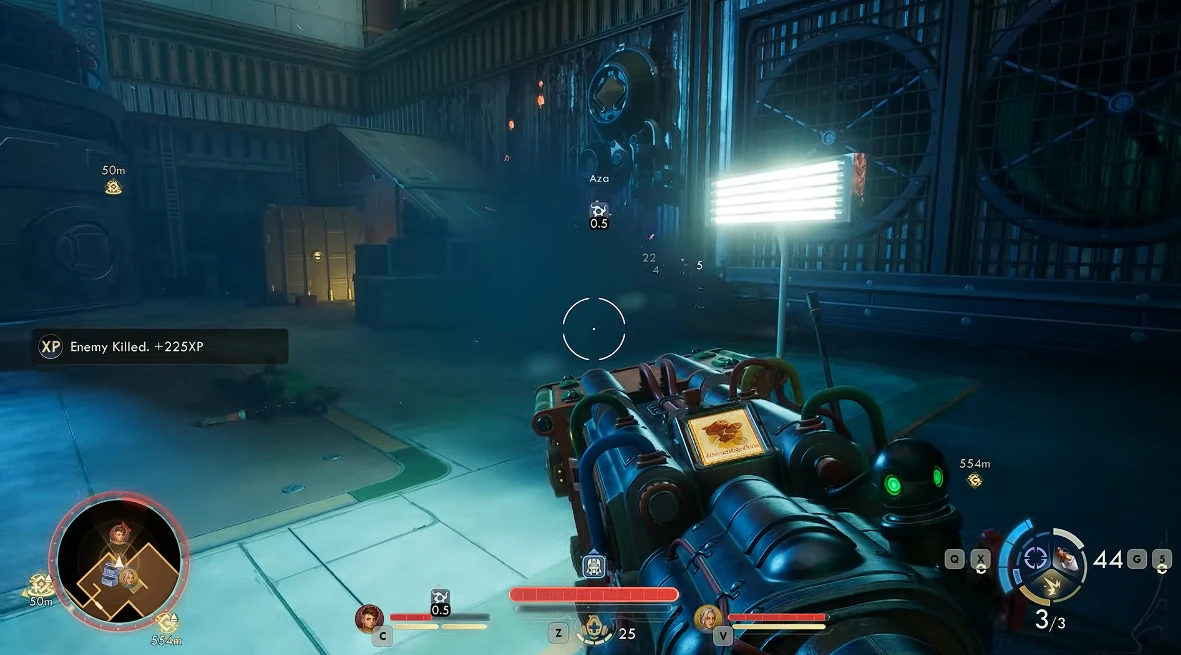
Task: Select the shell ammo weapon wheel segment
Action: pos(1068,558)
